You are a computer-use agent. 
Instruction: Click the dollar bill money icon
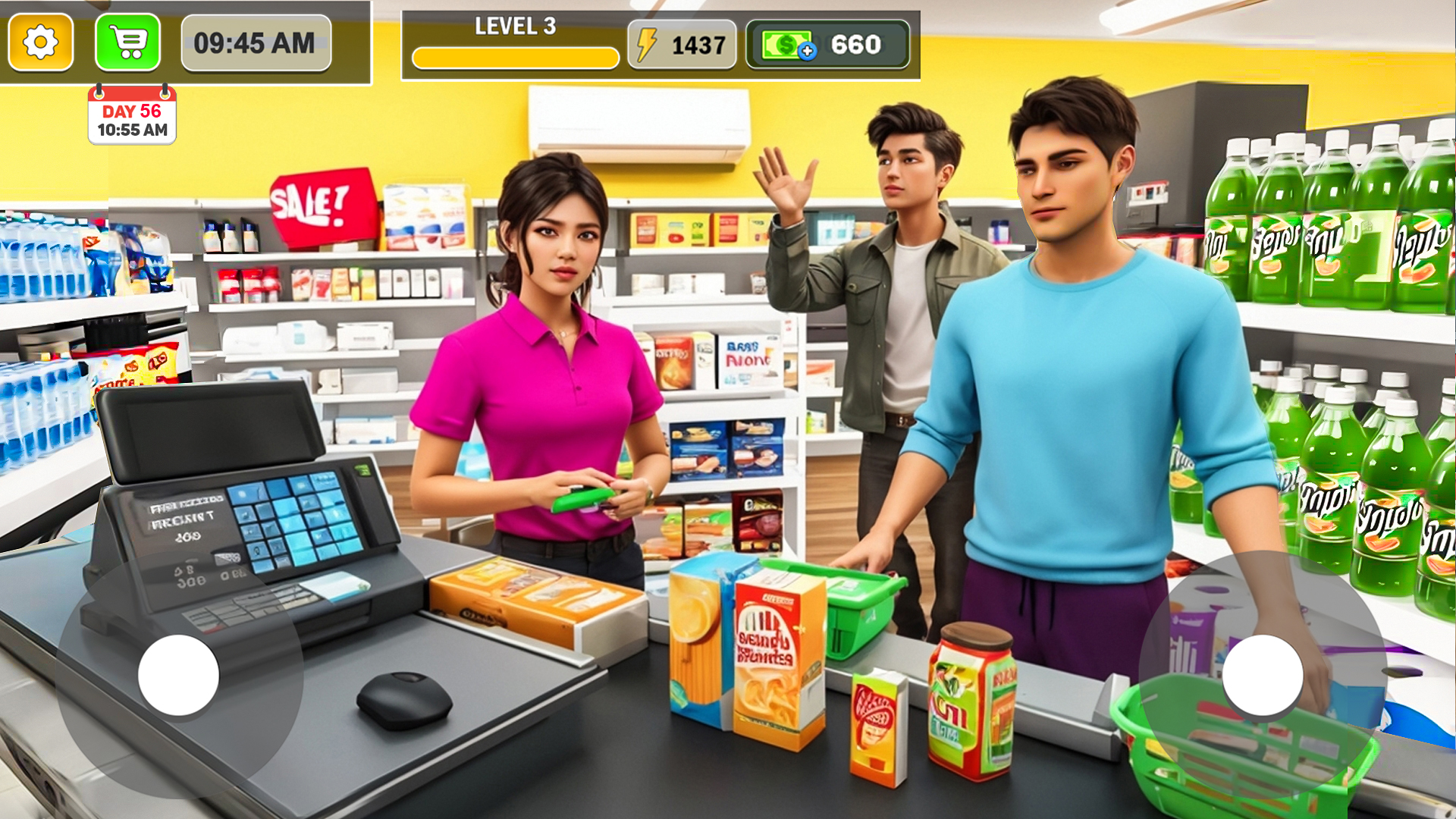click(x=785, y=45)
